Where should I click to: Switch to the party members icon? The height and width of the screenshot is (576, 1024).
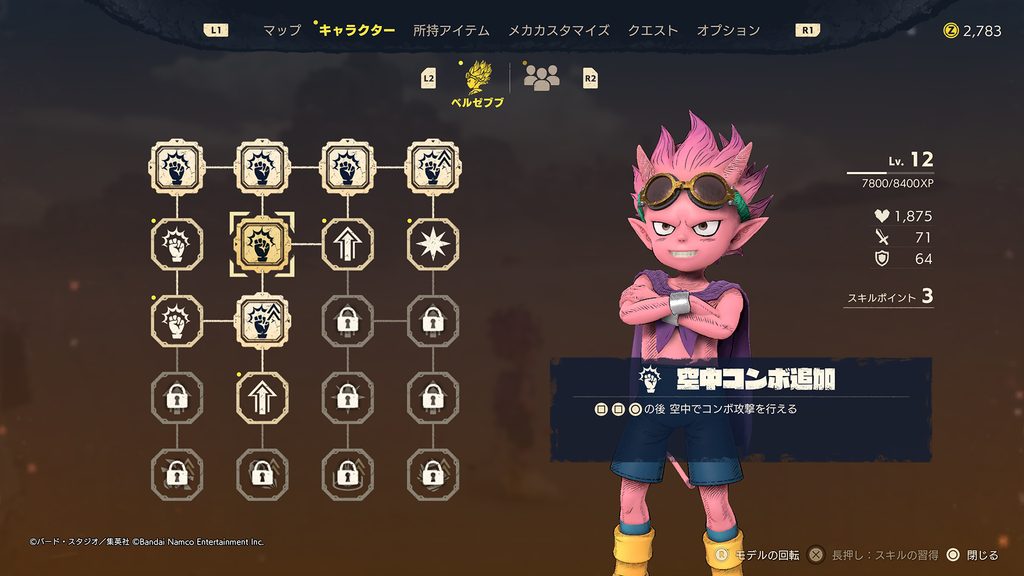coord(541,78)
